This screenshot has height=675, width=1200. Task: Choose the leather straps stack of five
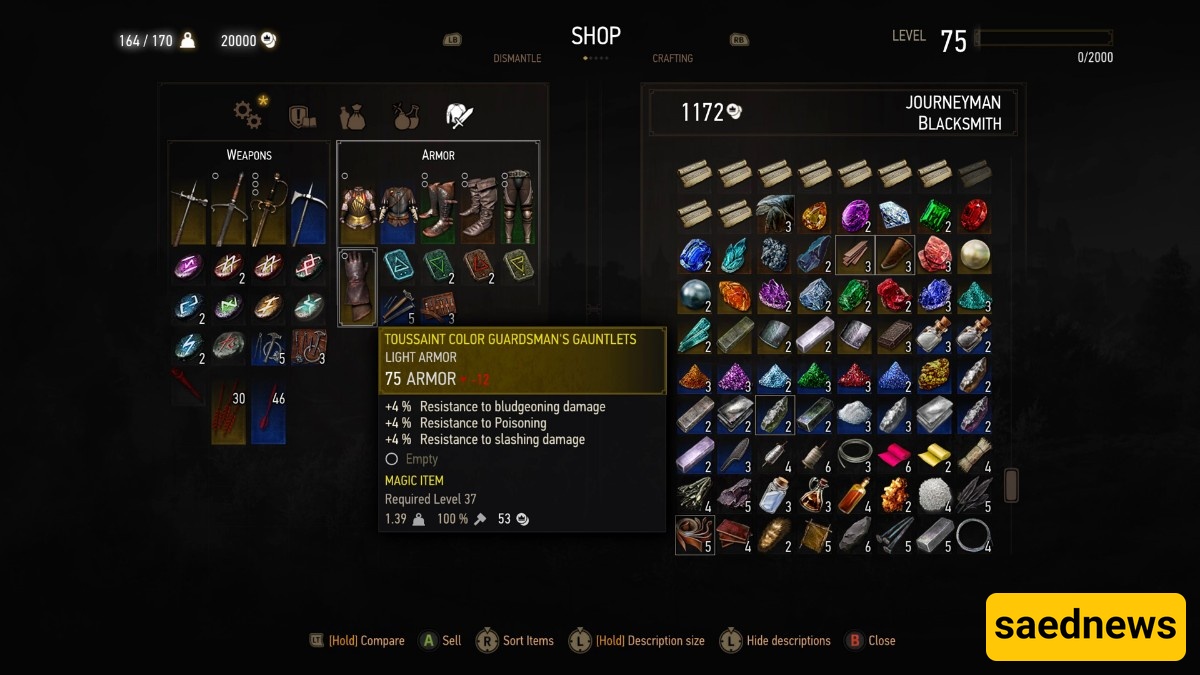[x=694, y=535]
